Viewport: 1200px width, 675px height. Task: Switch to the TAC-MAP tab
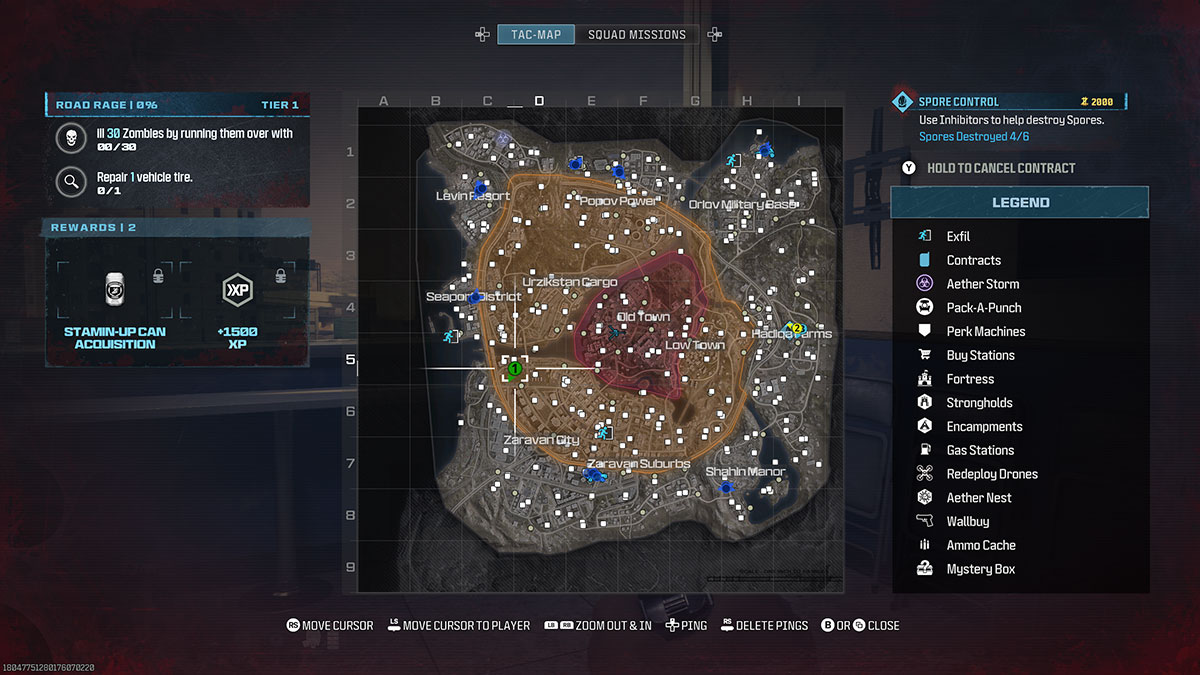pos(536,35)
